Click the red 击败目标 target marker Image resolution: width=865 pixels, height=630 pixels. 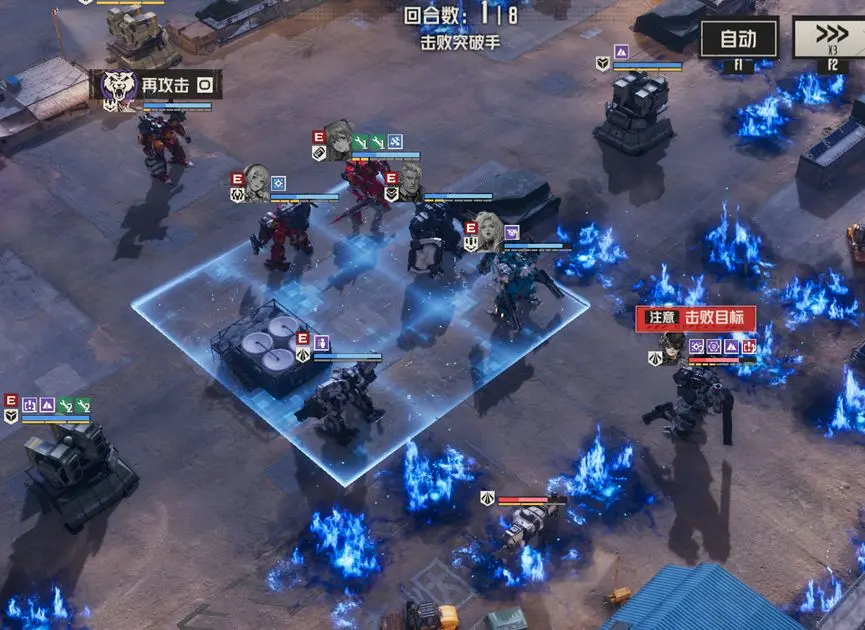click(695, 318)
